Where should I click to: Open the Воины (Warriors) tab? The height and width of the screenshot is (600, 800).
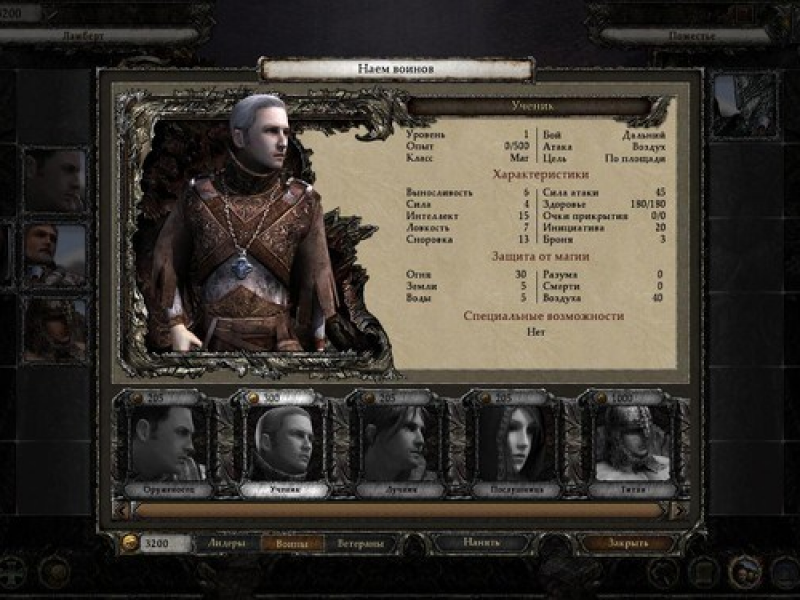(x=292, y=543)
